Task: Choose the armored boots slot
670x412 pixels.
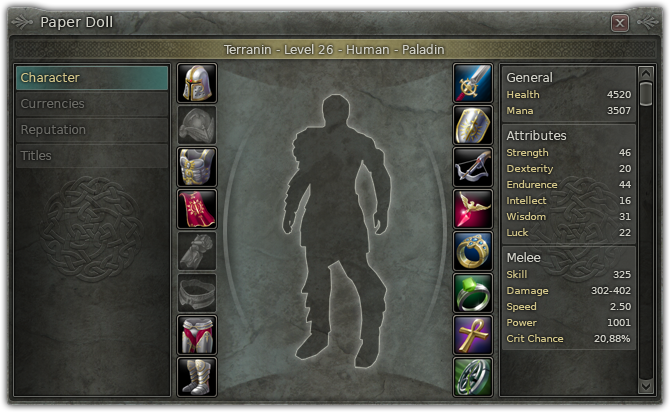Action: coord(197,376)
